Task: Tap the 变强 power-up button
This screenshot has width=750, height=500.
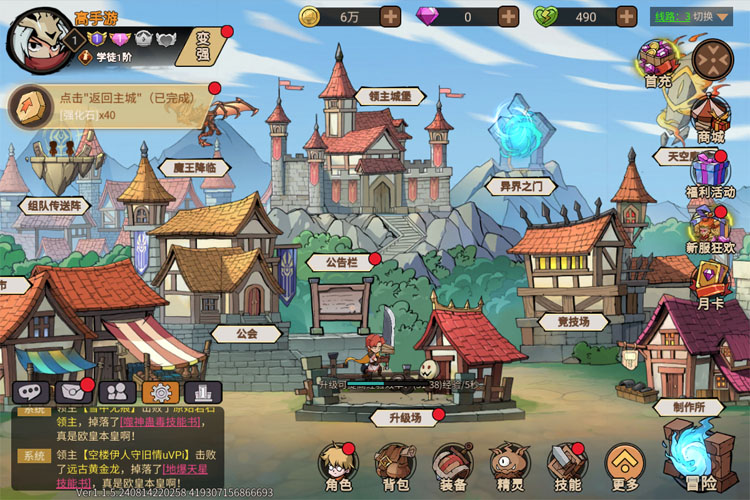Action: 204,45
